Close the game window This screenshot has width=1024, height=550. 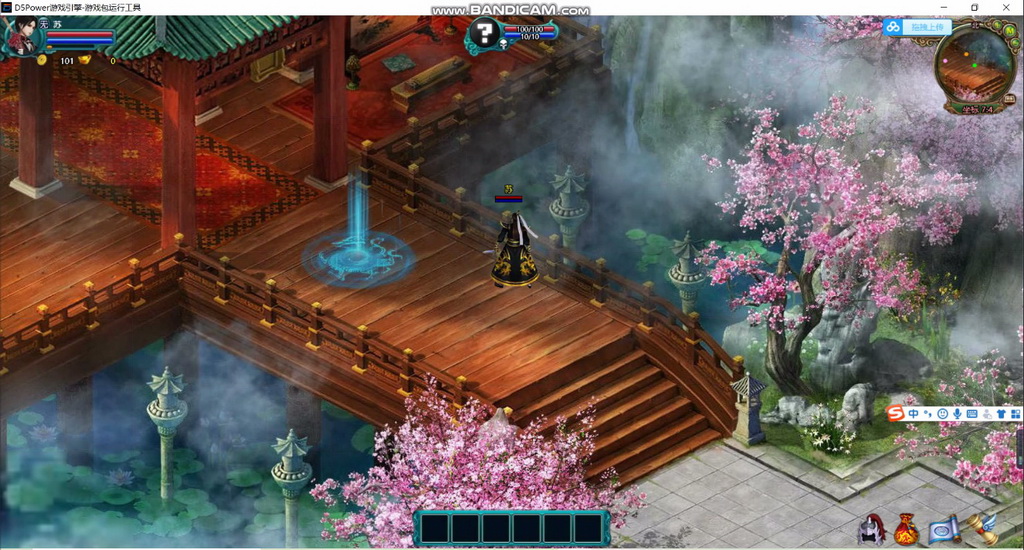[1005, 7]
